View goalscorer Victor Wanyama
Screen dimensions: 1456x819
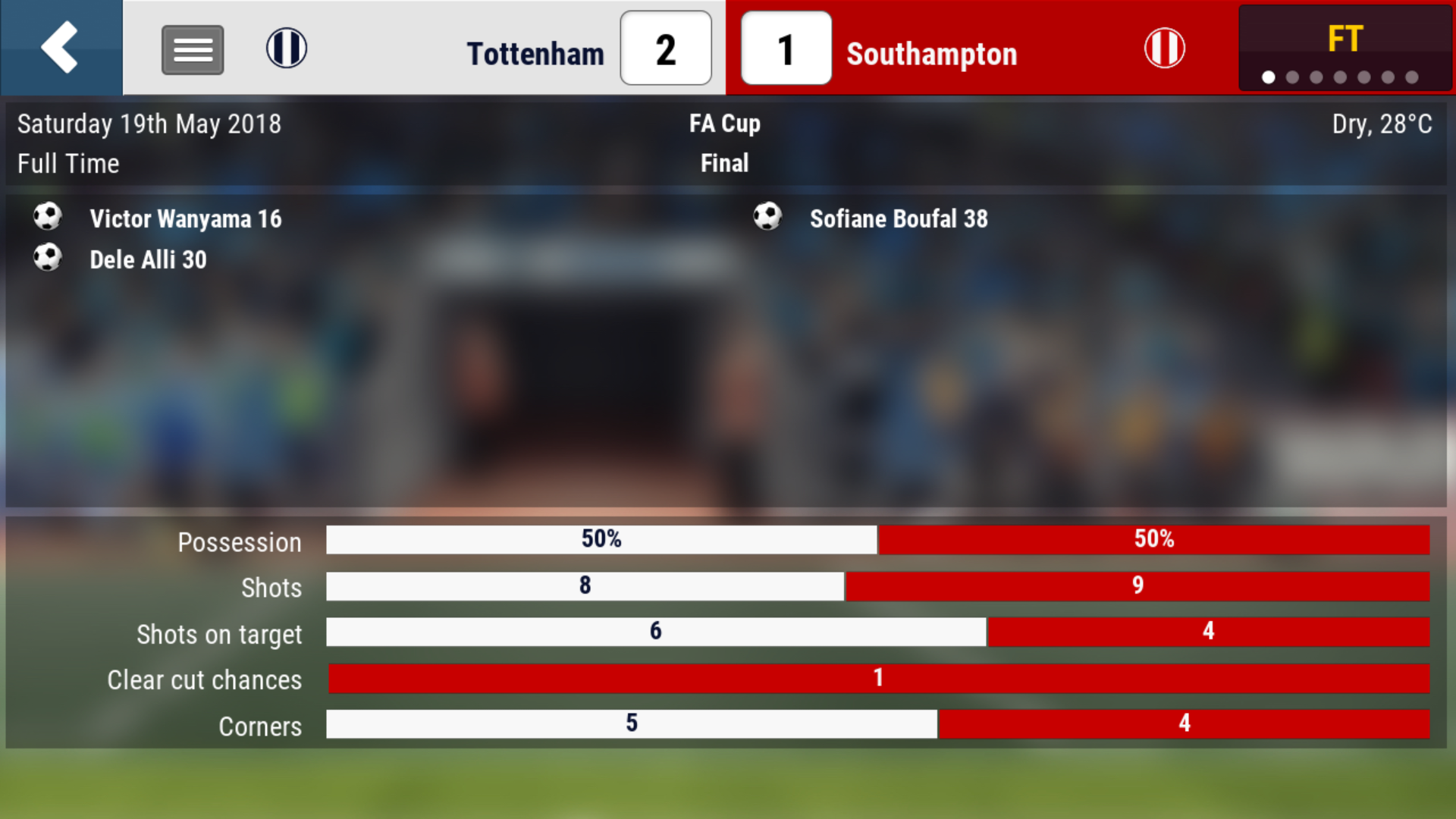(x=185, y=219)
